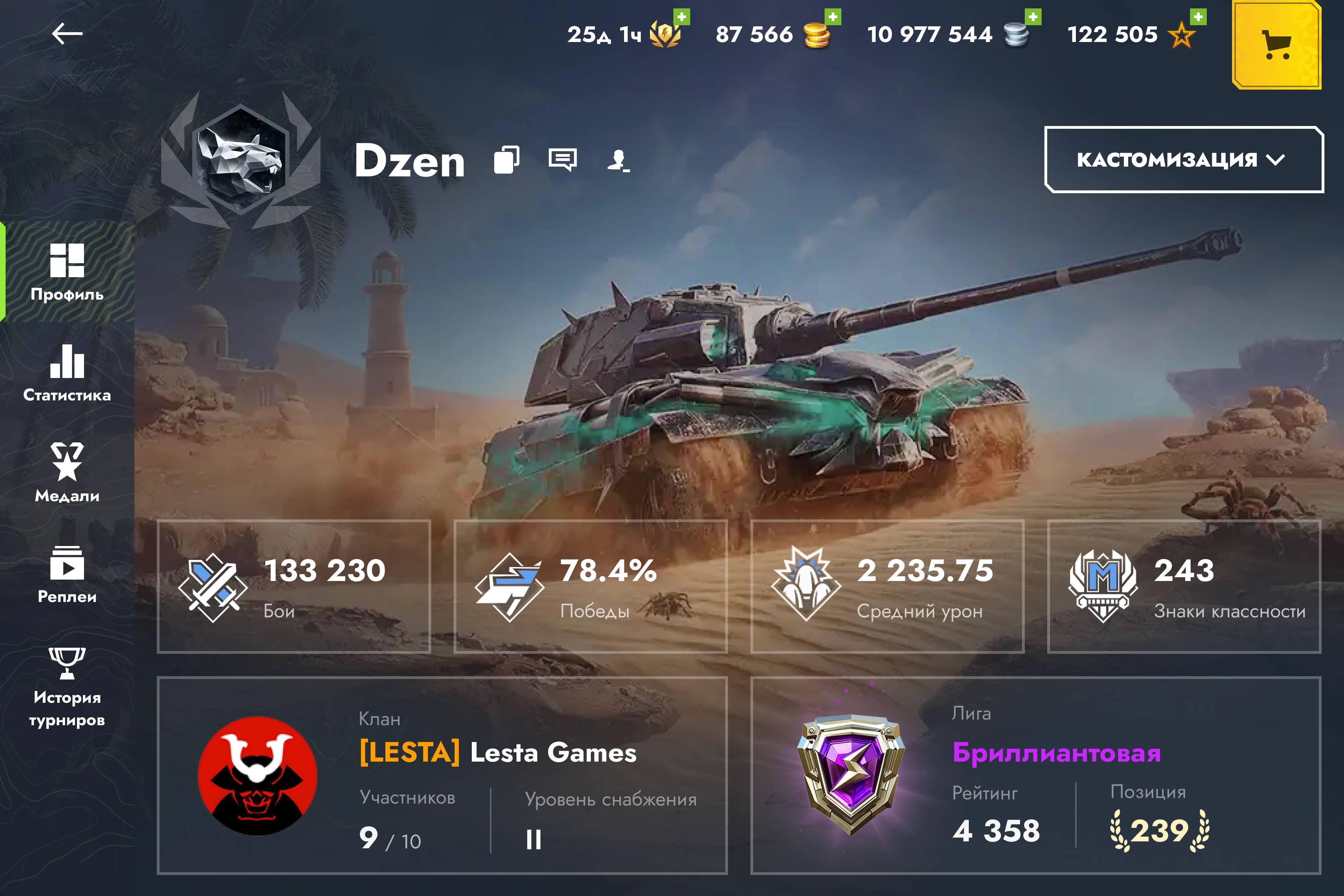View the Бриллиантовая league panel
The image size is (1344, 896).
coord(1035,775)
